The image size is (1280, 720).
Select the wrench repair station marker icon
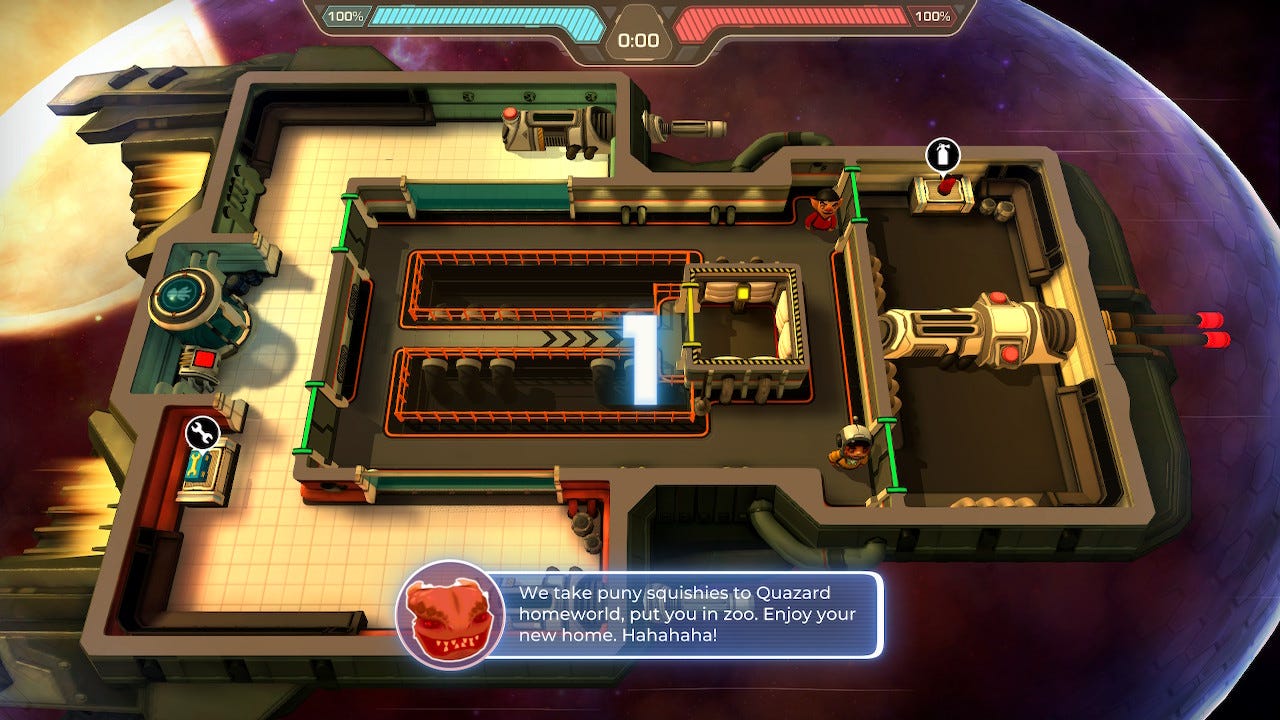pyautogui.click(x=203, y=433)
